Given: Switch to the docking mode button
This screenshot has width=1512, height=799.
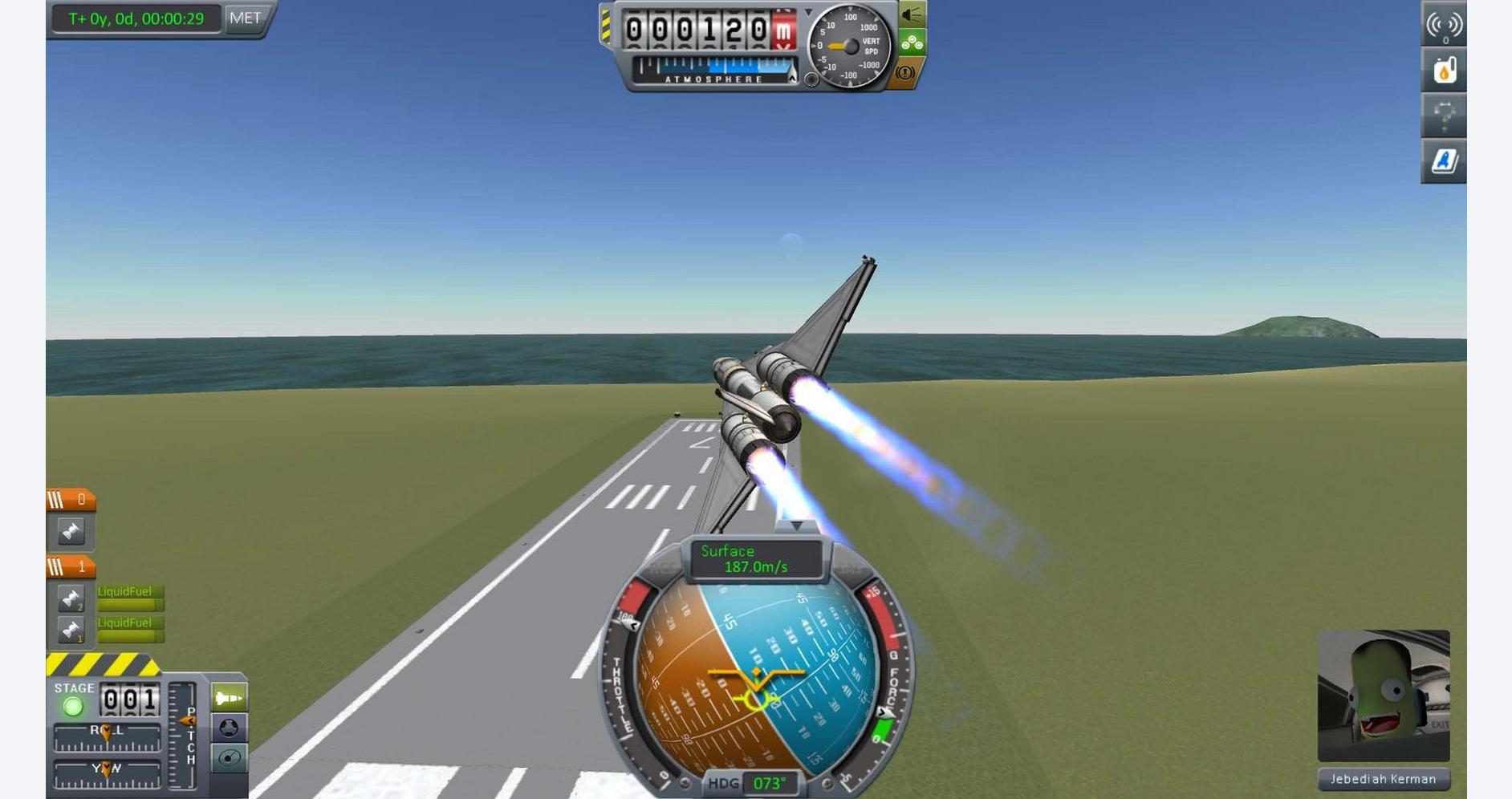Looking at the screenshot, I should click(x=229, y=728).
